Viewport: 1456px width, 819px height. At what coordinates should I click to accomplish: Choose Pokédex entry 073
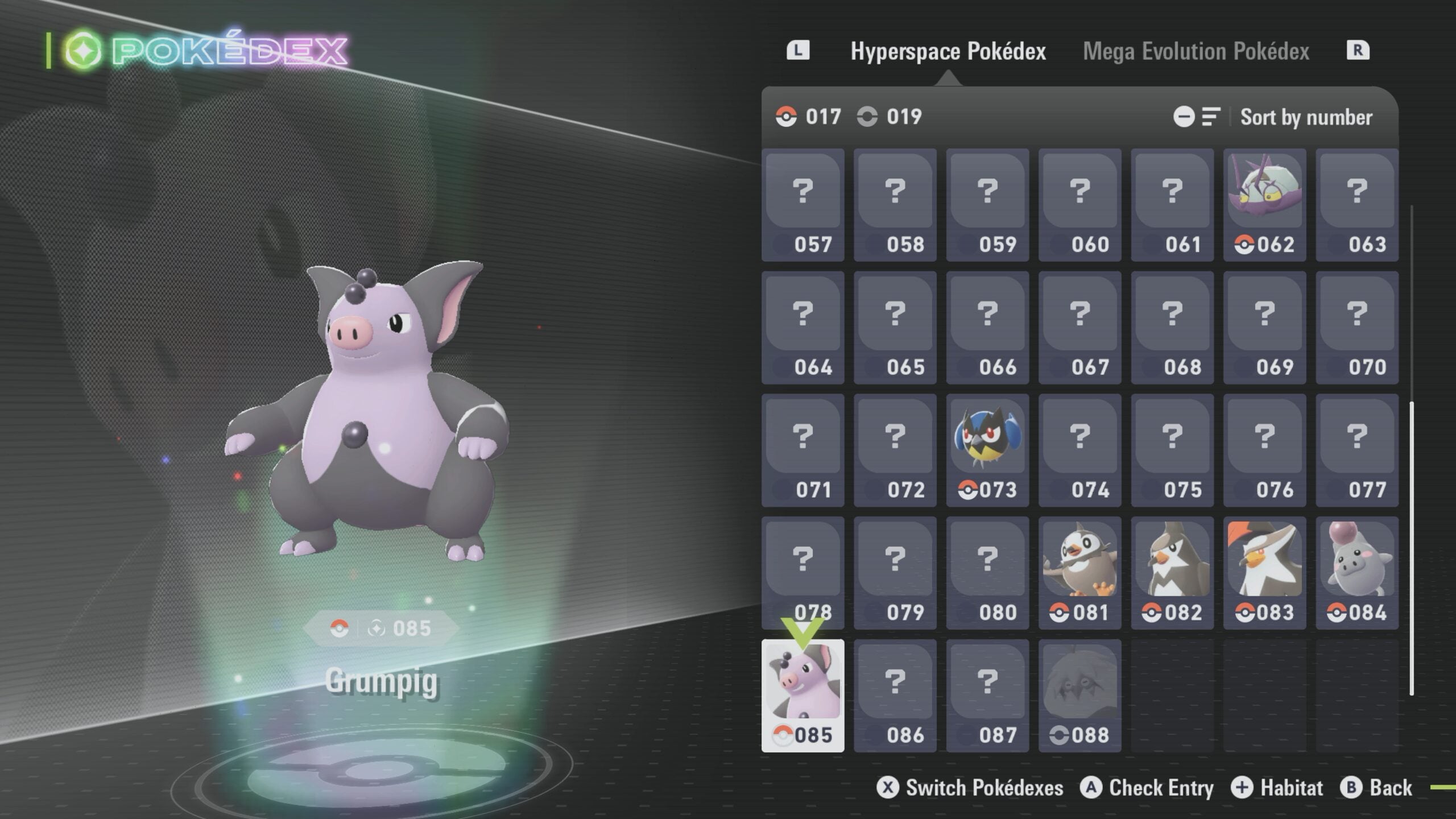click(987, 450)
